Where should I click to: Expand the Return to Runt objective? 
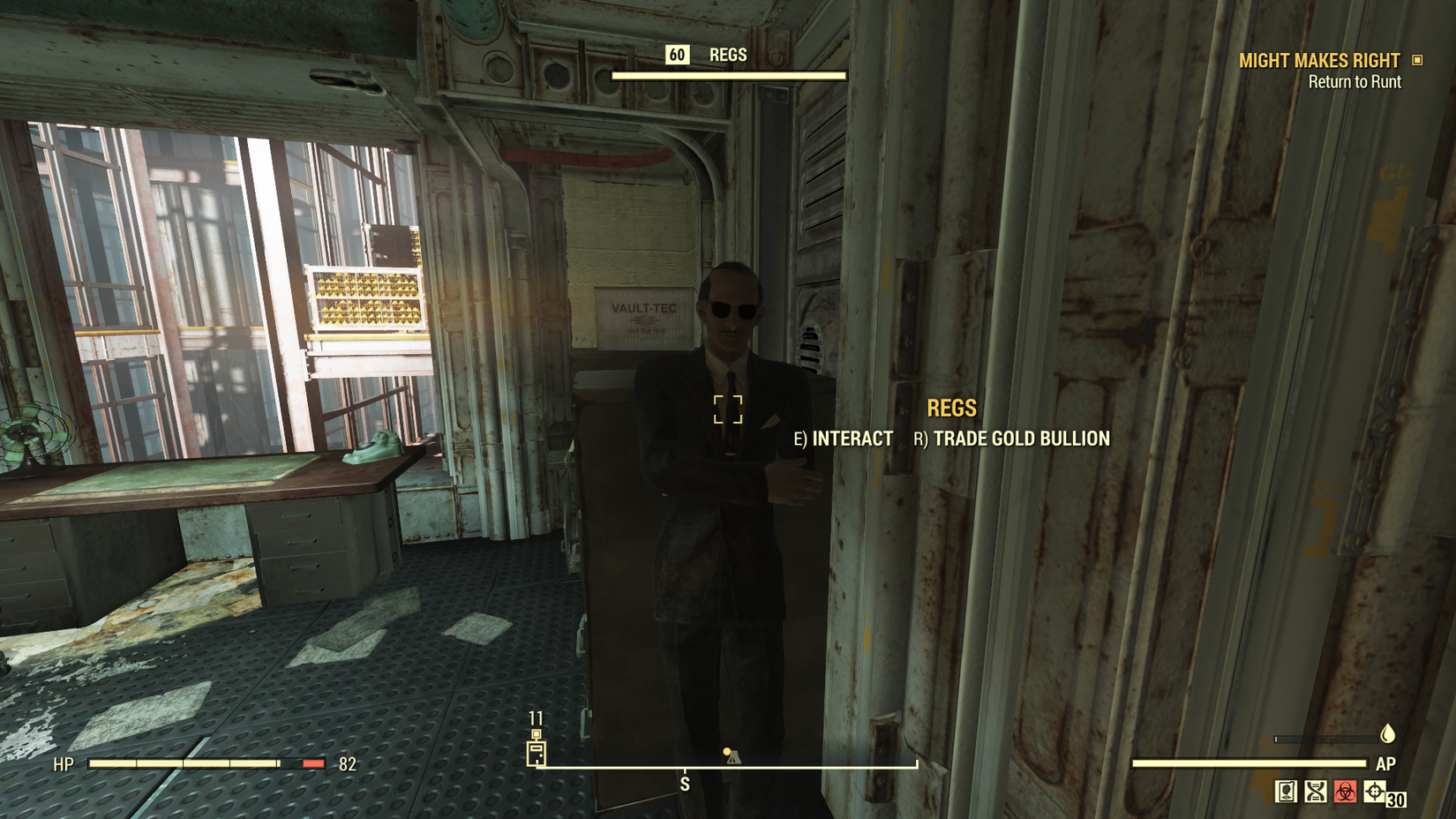click(1355, 81)
